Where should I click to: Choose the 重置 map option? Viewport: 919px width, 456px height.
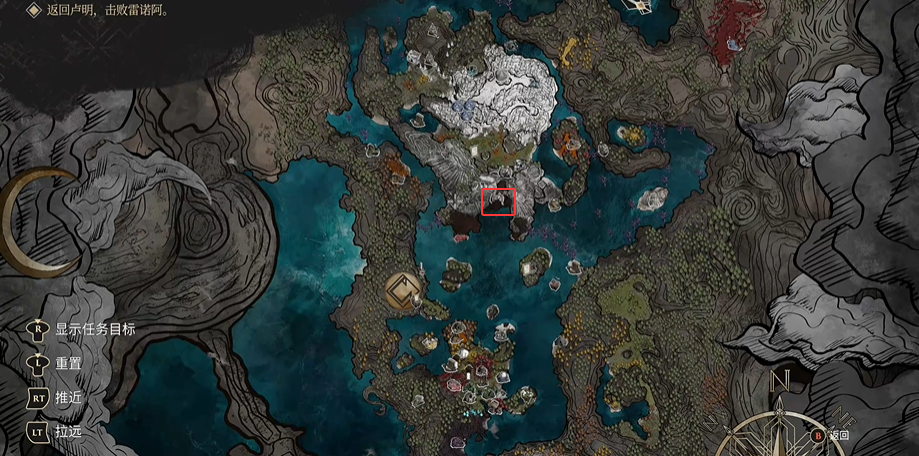[68, 363]
